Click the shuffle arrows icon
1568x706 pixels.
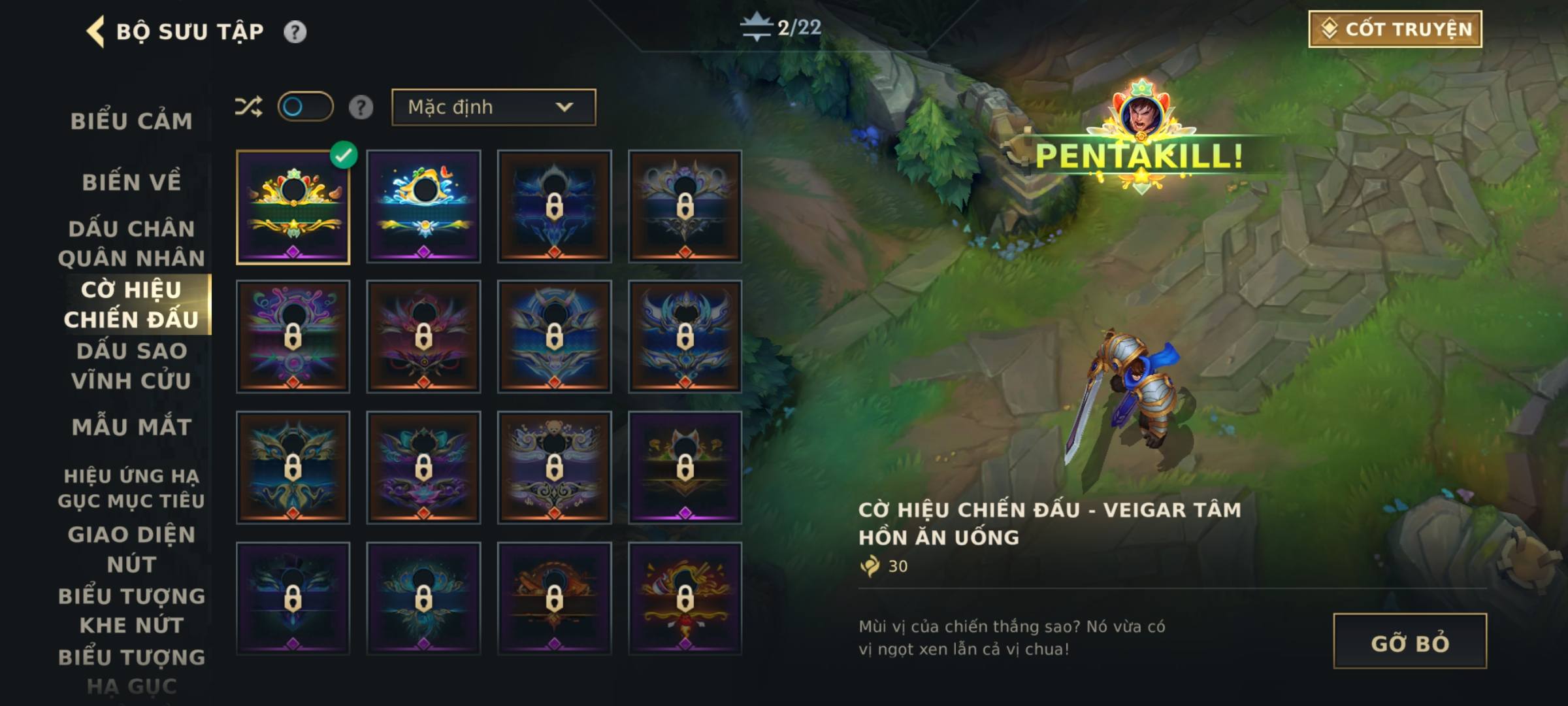coord(248,107)
